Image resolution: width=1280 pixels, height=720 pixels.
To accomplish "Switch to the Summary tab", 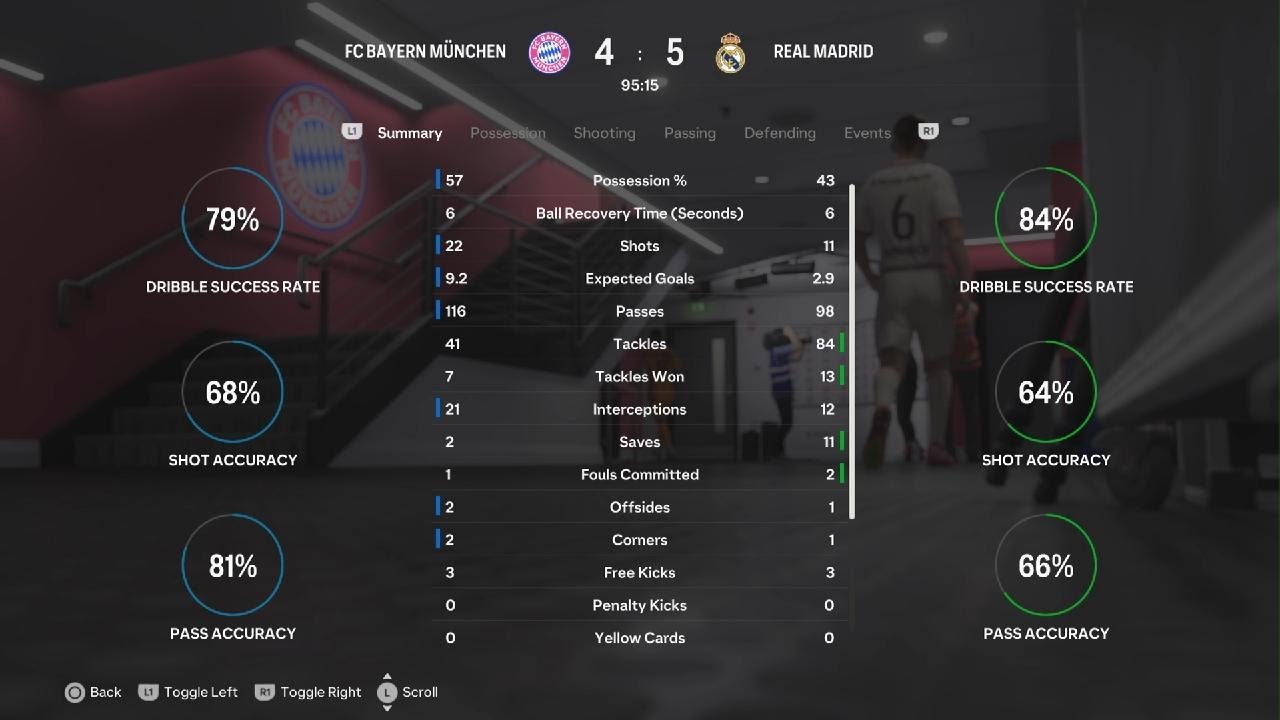I will pyautogui.click(x=409, y=133).
